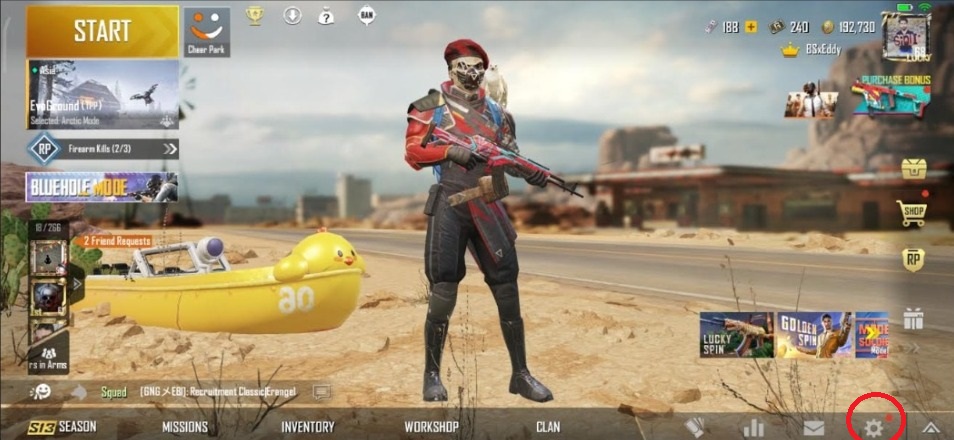
Task: Tap the START button
Action: 102,31
